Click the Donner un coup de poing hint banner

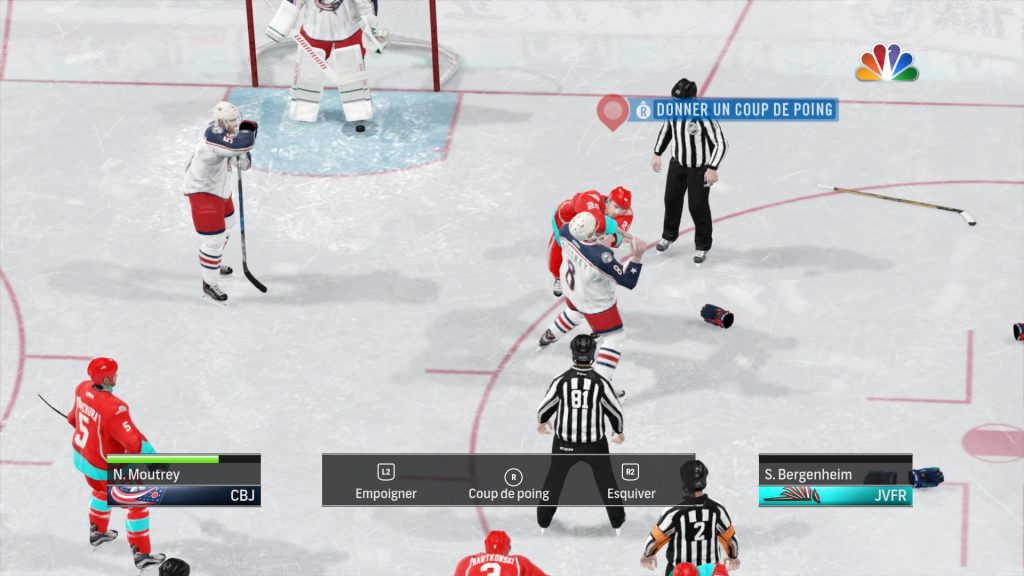tap(735, 109)
